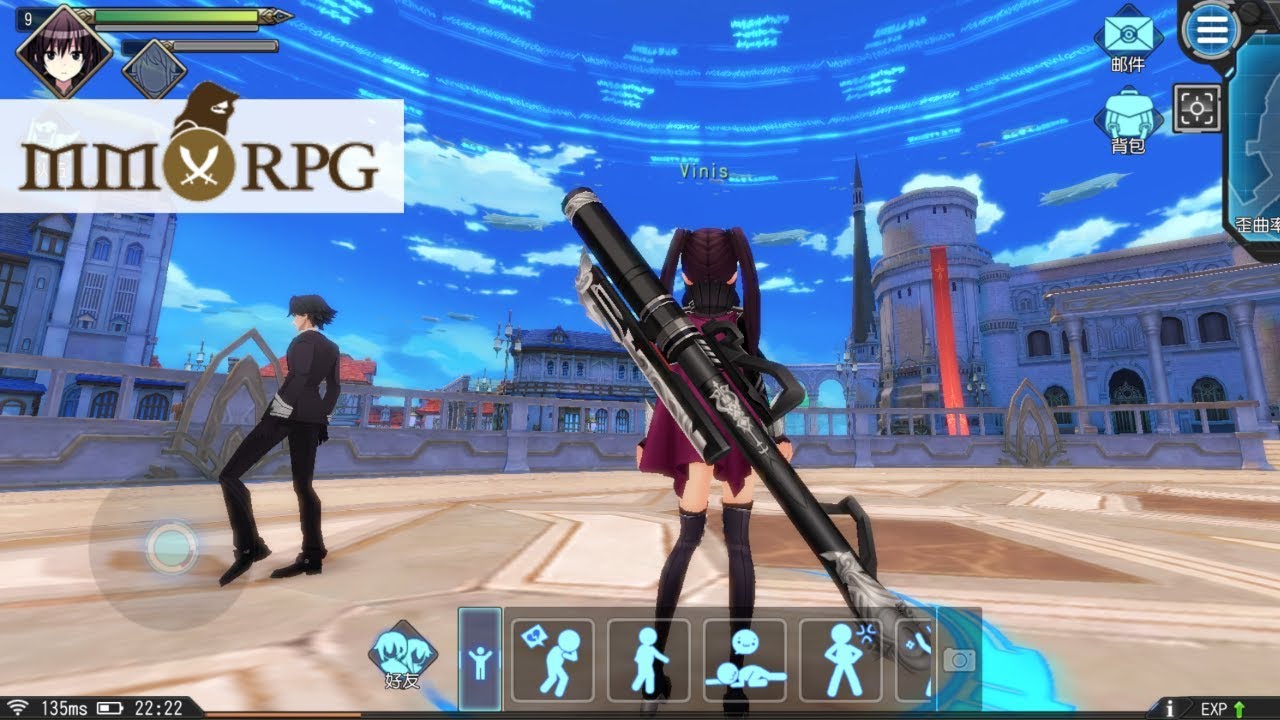The height and width of the screenshot is (720, 1280).
Task: Tap the virtual joystick knob
Action: click(171, 545)
